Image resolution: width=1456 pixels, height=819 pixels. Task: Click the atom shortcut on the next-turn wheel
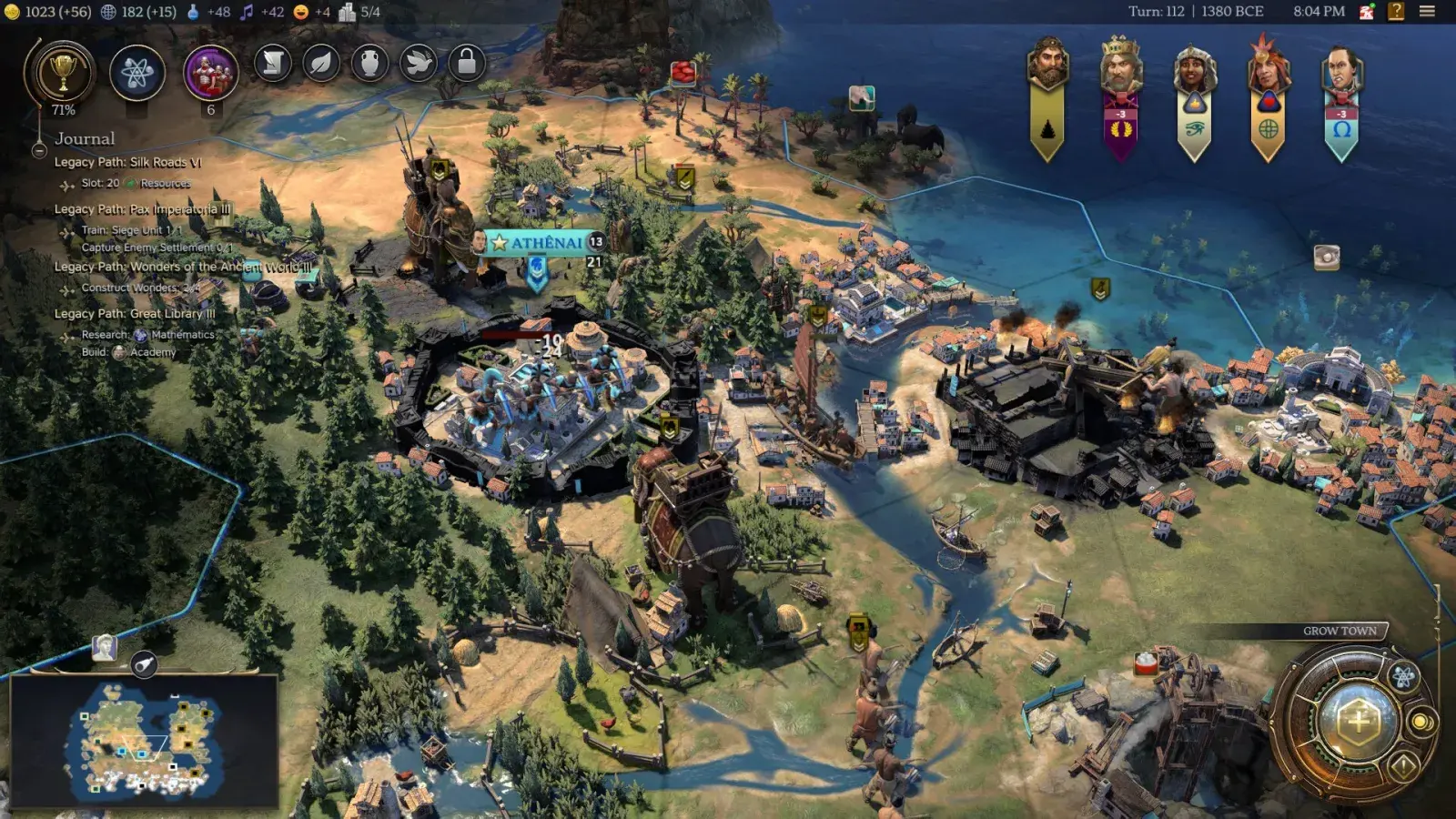point(1402,675)
